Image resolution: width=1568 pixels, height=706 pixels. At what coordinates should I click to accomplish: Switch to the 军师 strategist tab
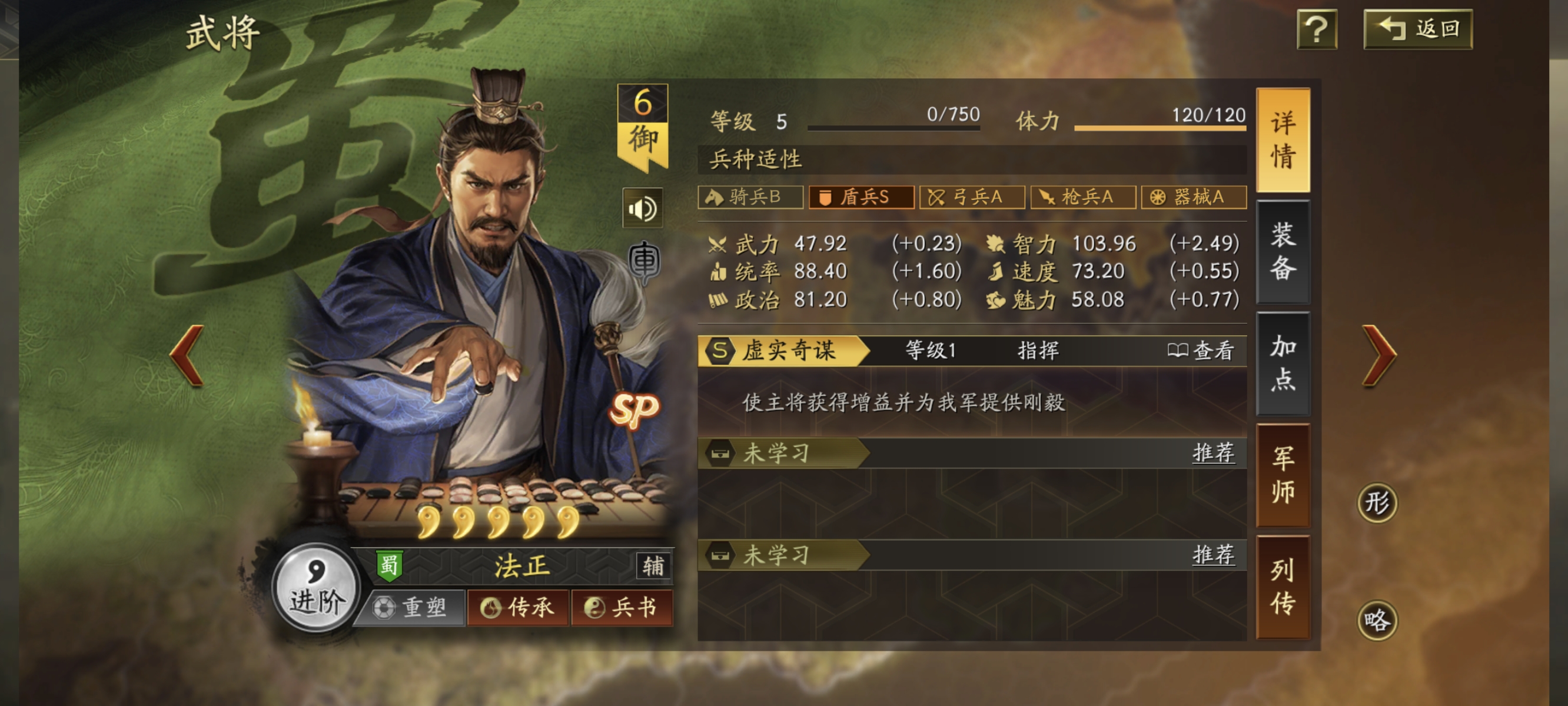(1283, 475)
